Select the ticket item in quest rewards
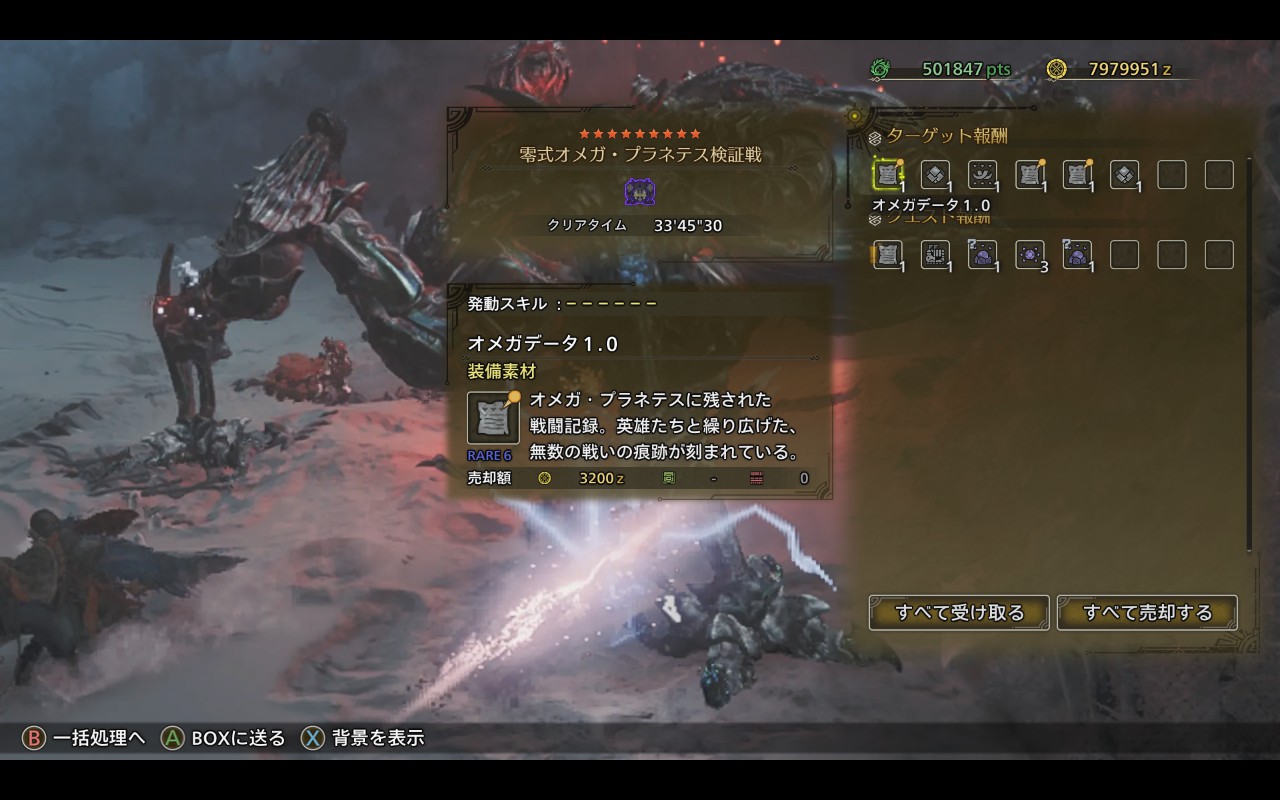Viewport: 1280px width, 800px height. pyautogui.click(x=934, y=254)
